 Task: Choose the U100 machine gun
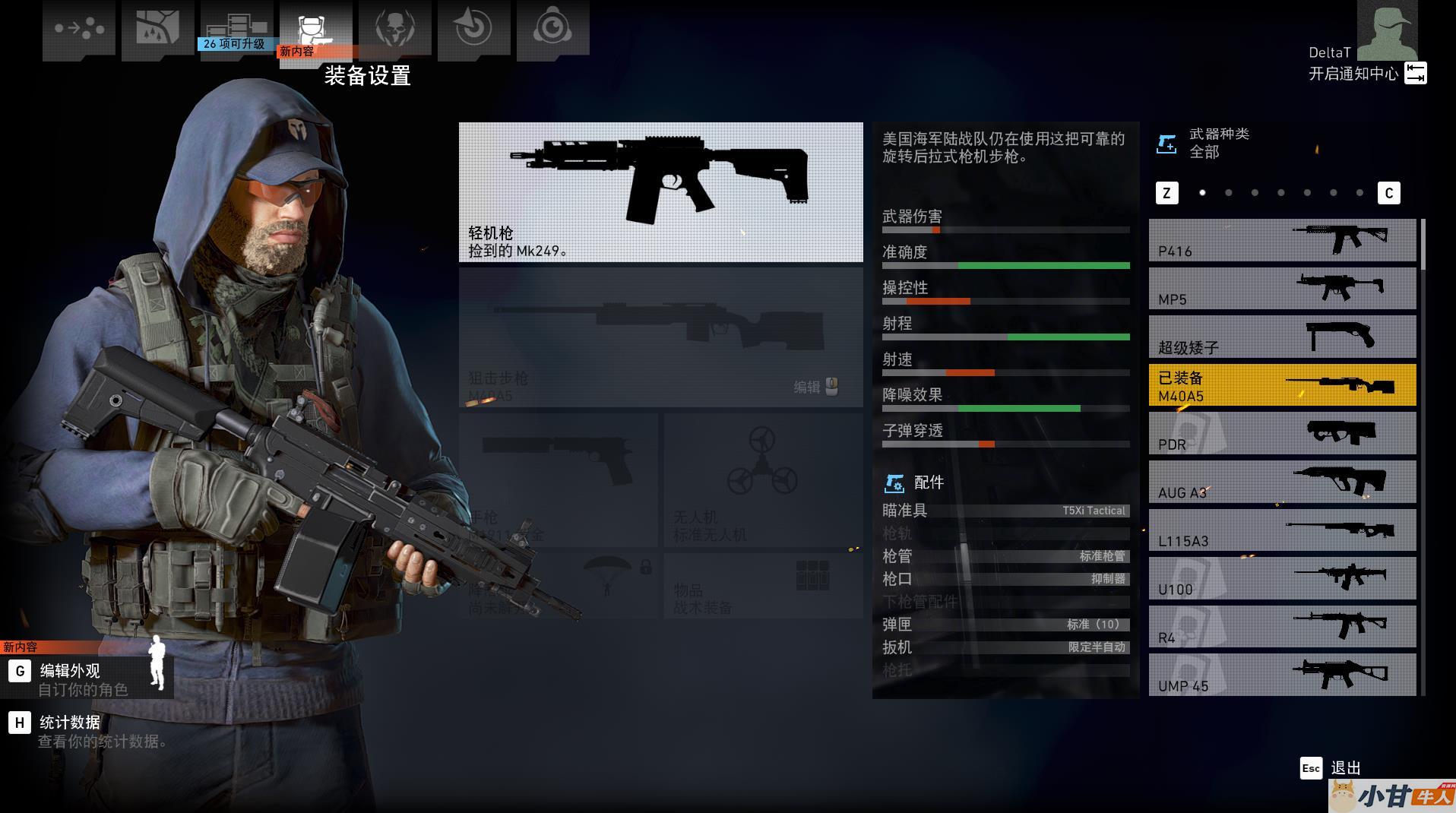(1282, 578)
